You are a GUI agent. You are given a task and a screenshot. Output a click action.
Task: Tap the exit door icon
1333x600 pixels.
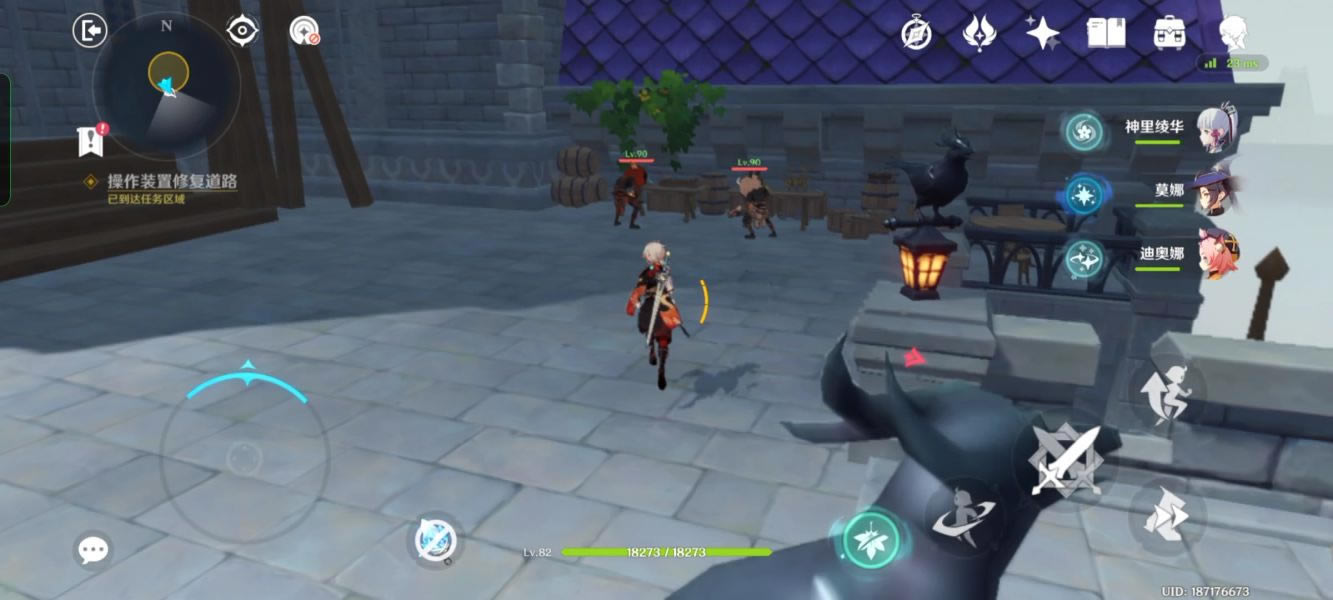tap(90, 31)
